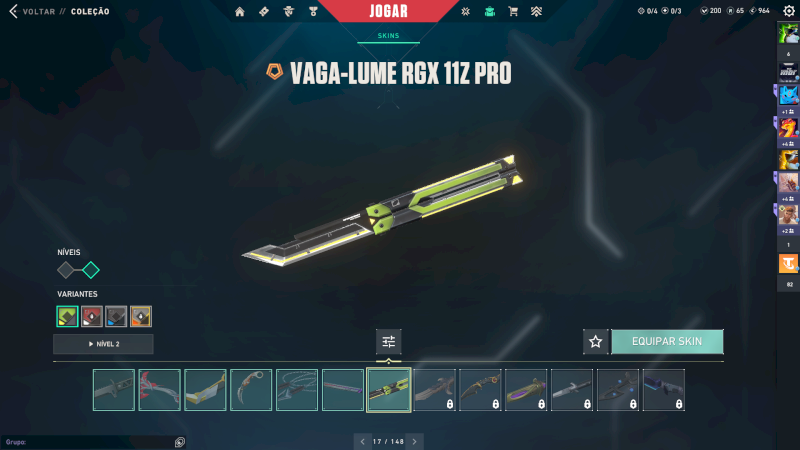Mark this skin as favorite with star
The image size is (800, 450).
(596, 341)
